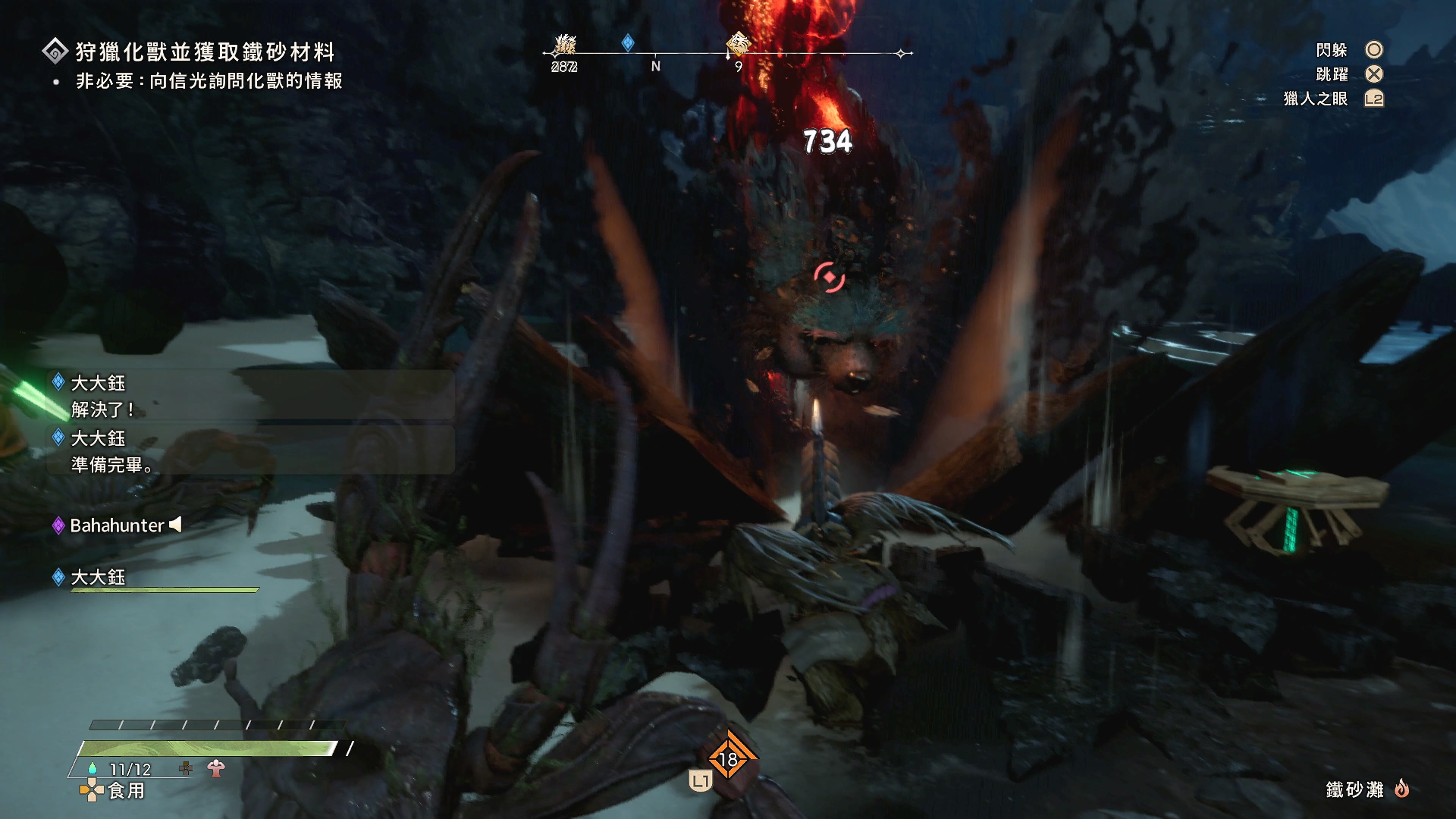Open the chat message 解決了！
The width and height of the screenshot is (1456, 819).
coord(102,409)
